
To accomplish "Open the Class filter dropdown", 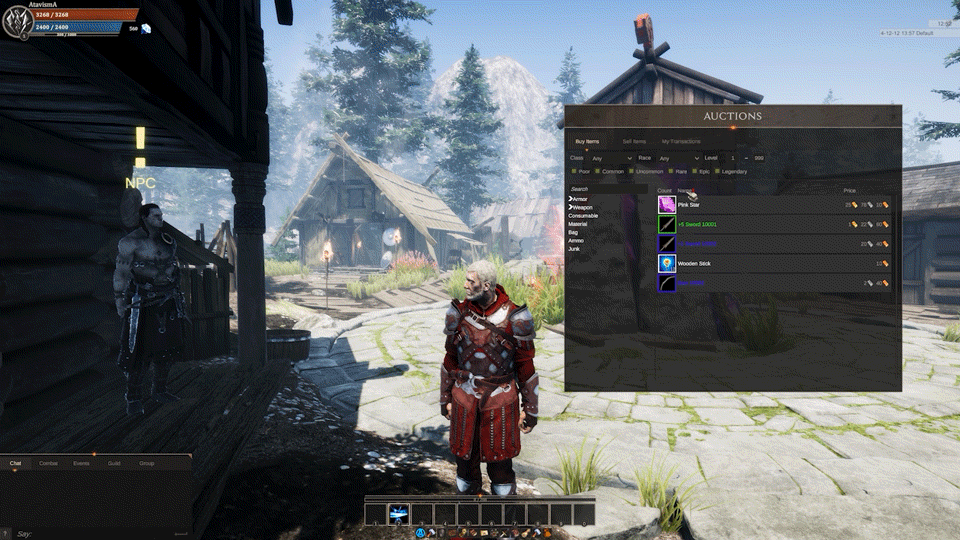I will point(611,158).
